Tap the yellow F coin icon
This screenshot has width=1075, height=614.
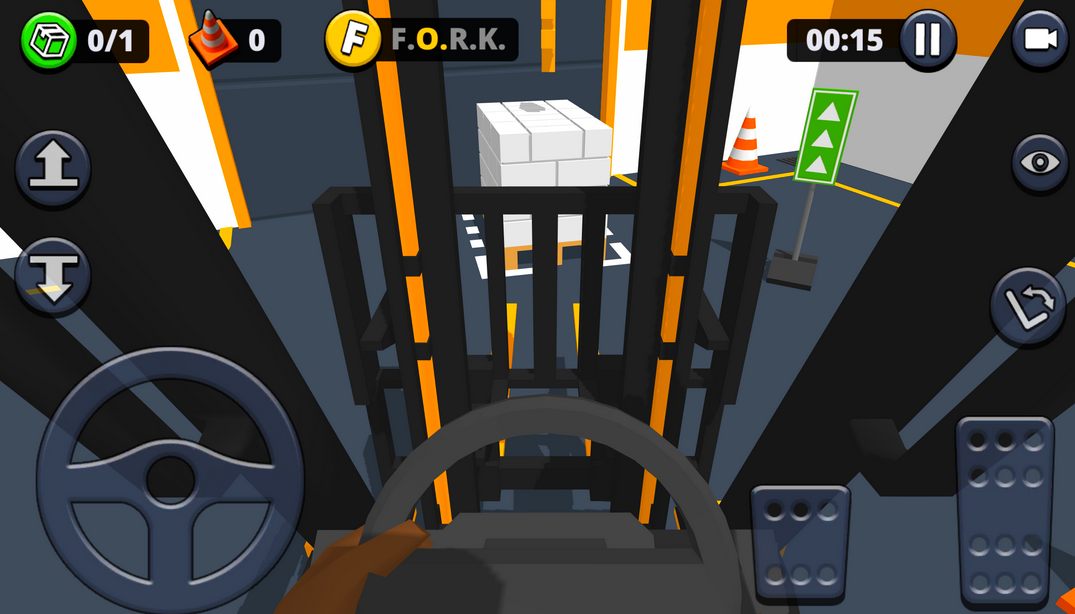pyautogui.click(x=353, y=40)
